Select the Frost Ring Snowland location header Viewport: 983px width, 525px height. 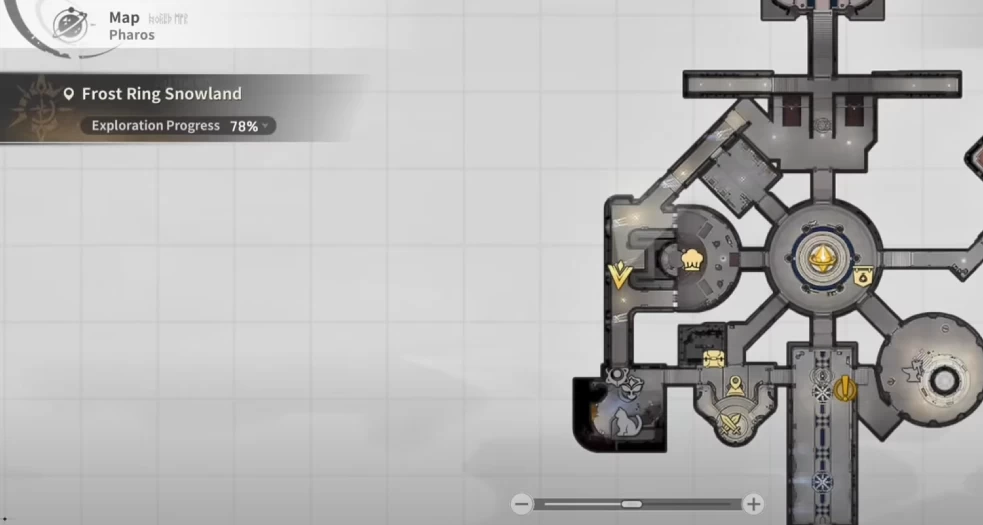pos(160,94)
